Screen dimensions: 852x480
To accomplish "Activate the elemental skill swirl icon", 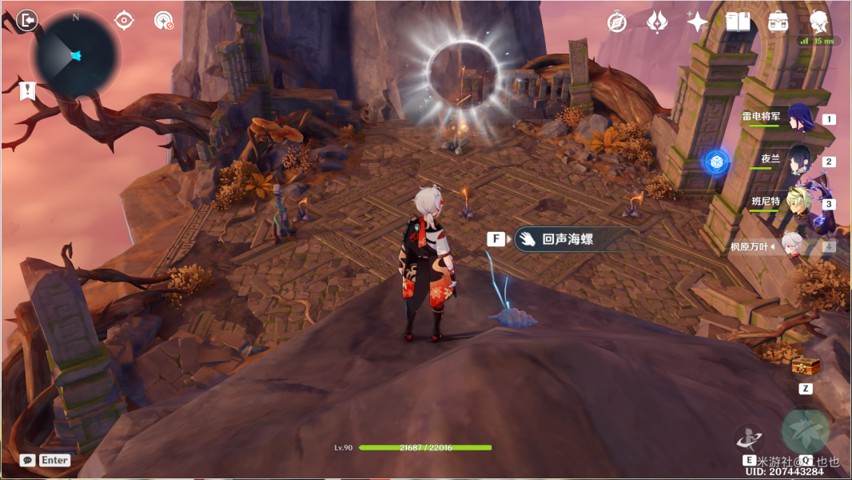I will [749, 437].
